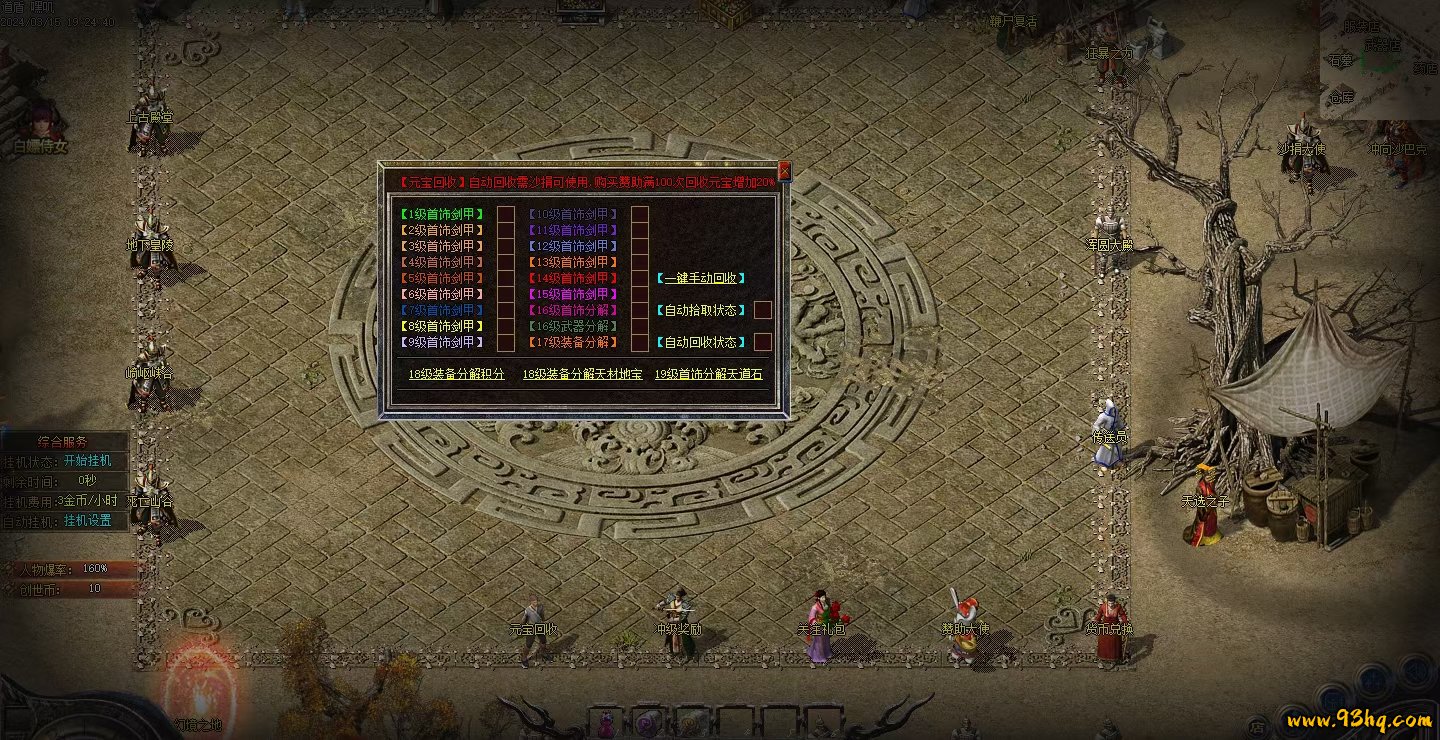
Task: Check the 9级首饰剑甲 box
Action: pyautogui.click(x=506, y=342)
